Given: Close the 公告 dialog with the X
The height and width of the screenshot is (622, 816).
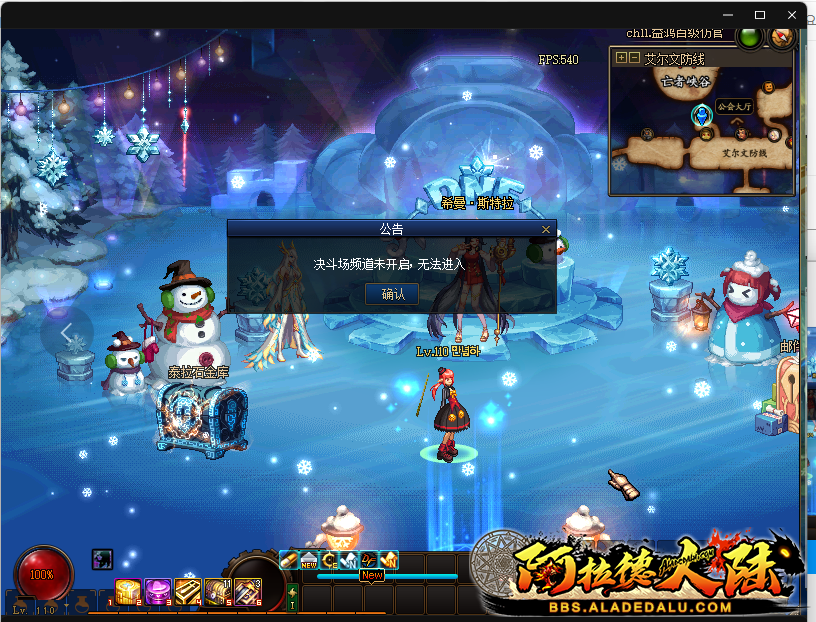Looking at the screenshot, I should click(x=545, y=229).
